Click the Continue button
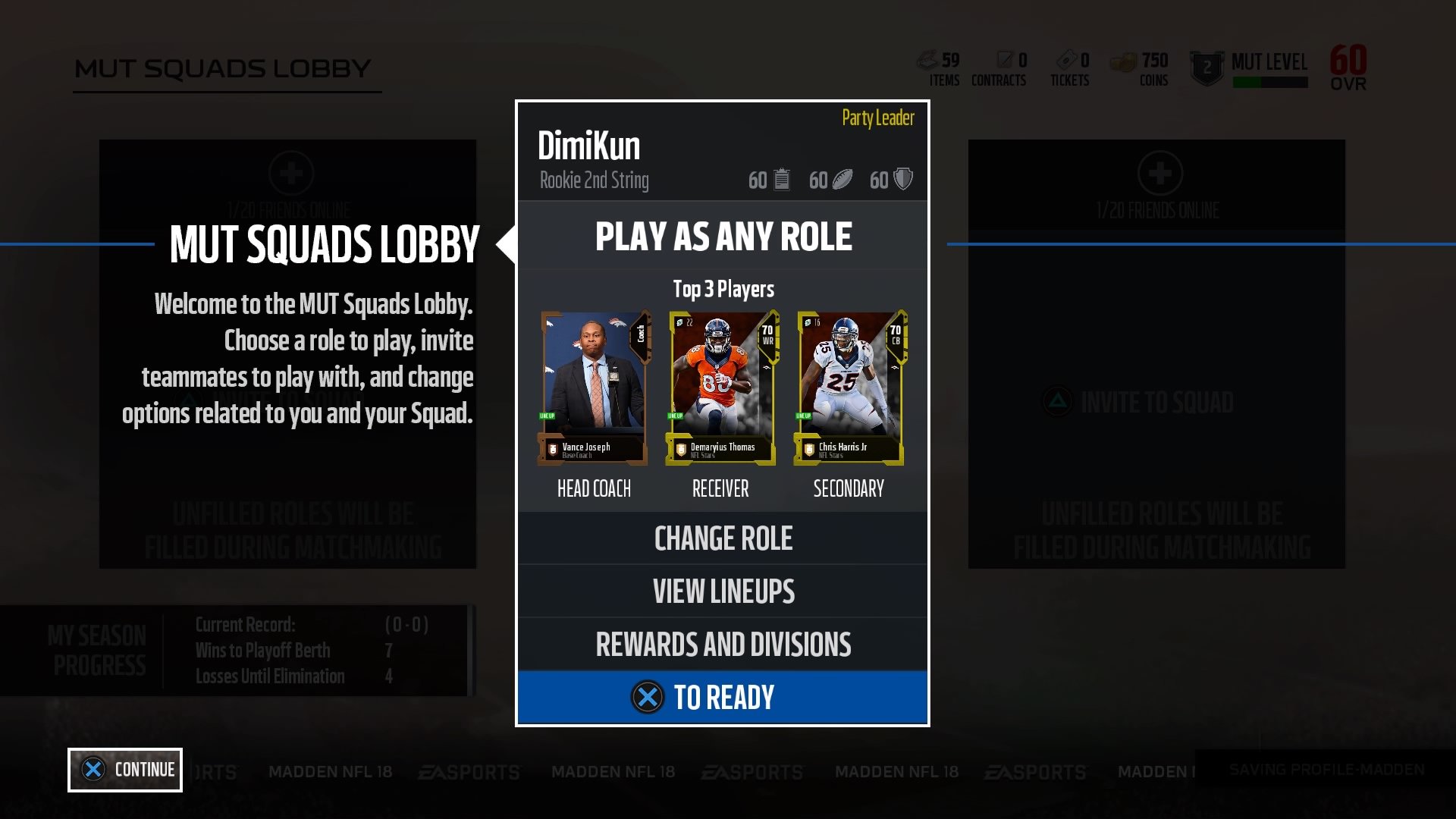This screenshot has height=819, width=1456. [125, 770]
